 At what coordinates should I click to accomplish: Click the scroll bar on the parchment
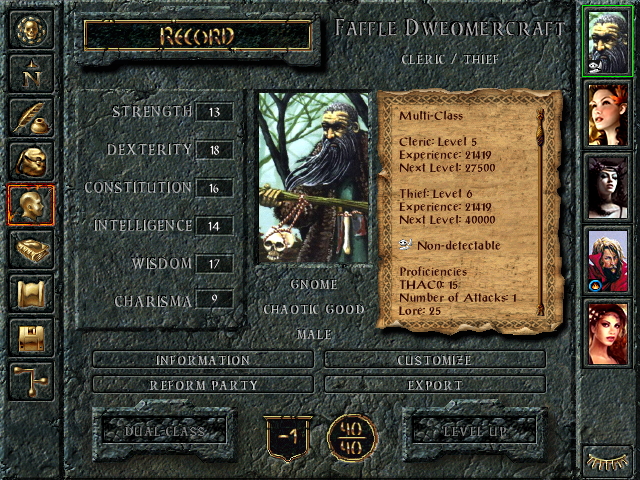[x=541, y=210]
